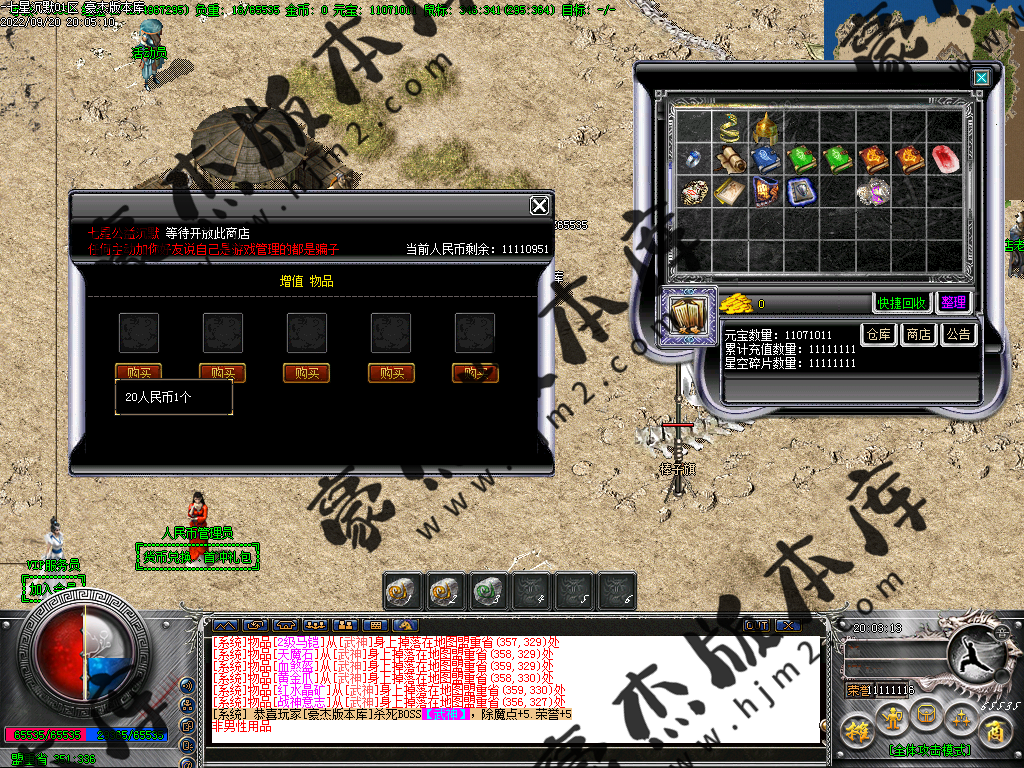The height and width of the screenshot is (768, 1024).
Task: Select the rolled scroll item
Action: pos(730,159)
